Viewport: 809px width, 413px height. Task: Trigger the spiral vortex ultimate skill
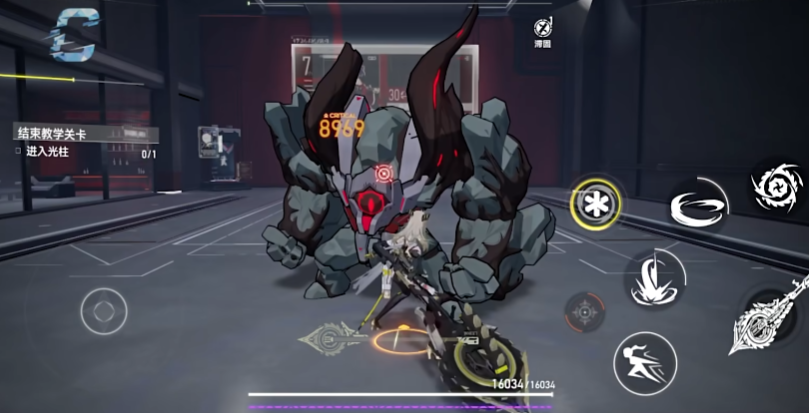click(x=777, y=188)
